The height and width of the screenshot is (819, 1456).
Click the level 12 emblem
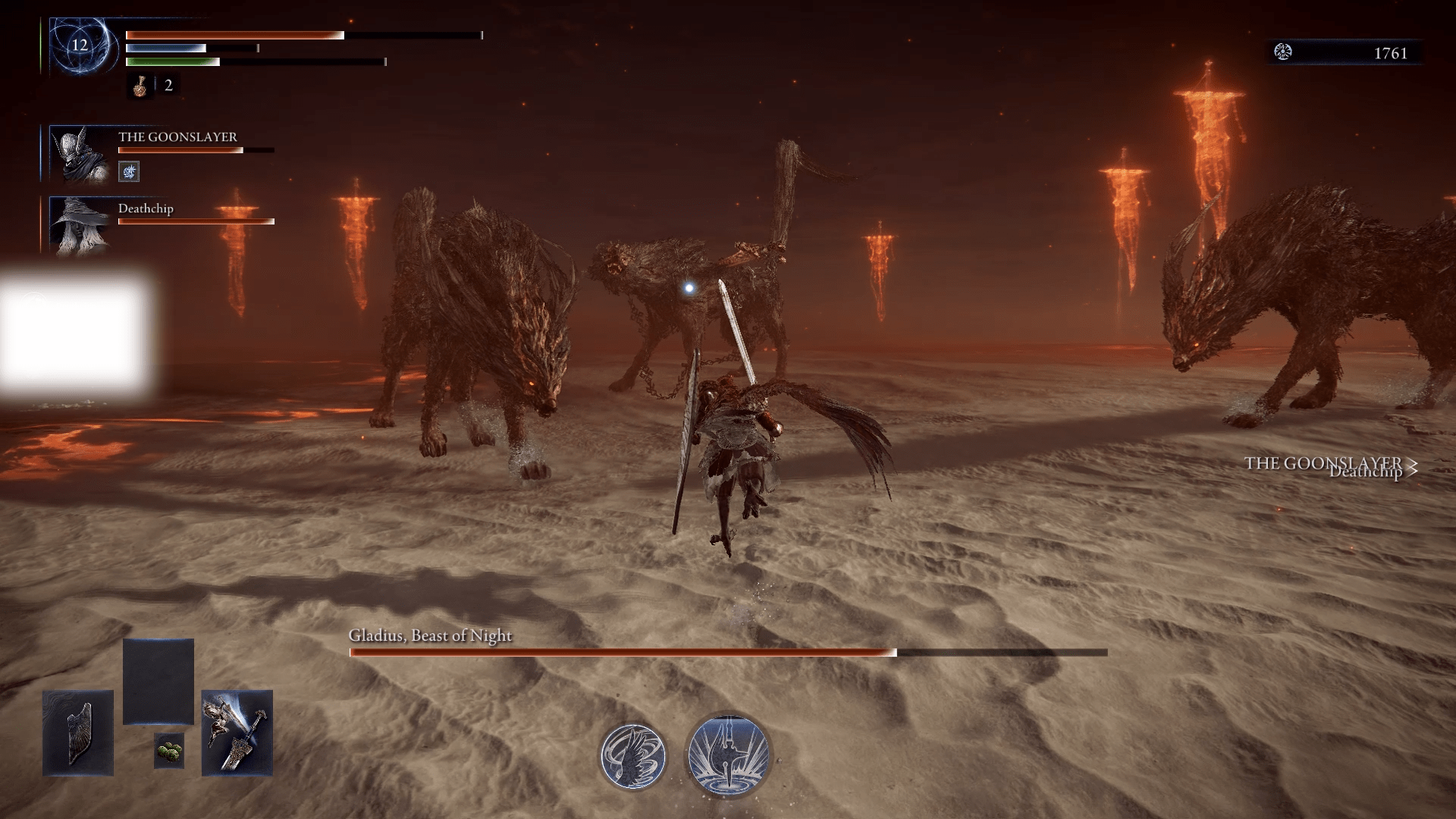80,45
